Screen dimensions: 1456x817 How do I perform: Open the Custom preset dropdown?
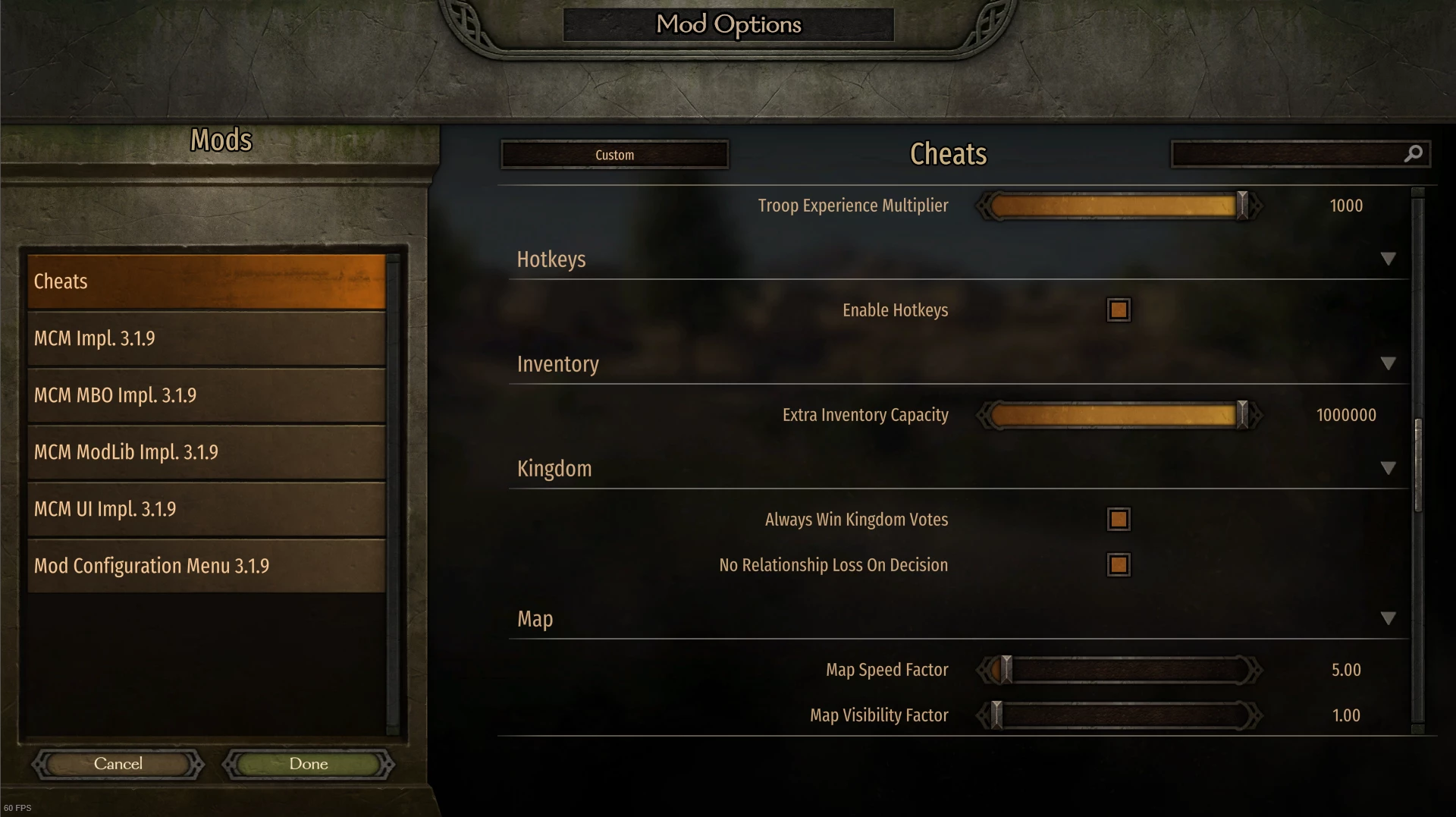[x=614, y=155]
